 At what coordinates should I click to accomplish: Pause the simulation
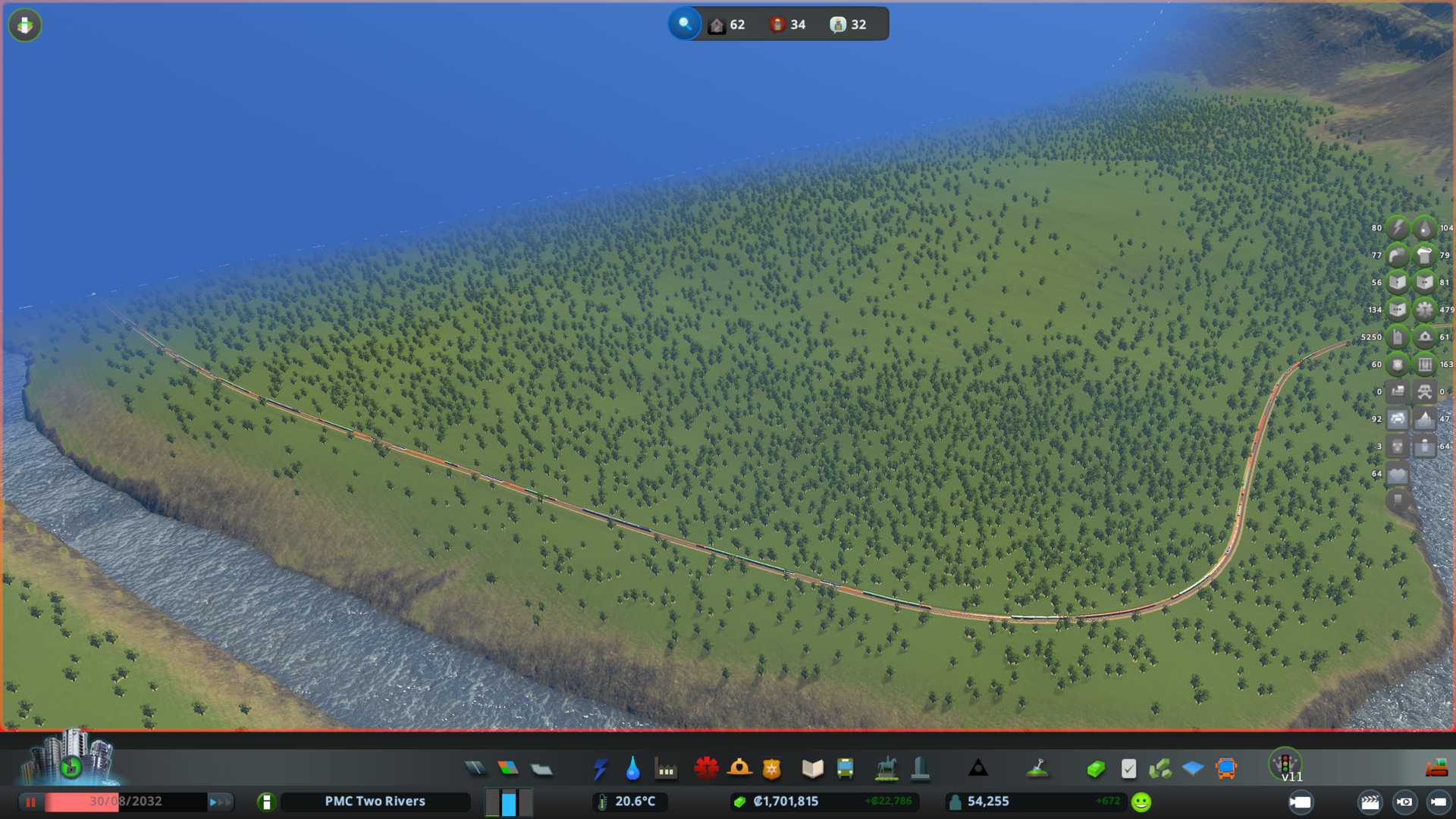pos(31,802)
